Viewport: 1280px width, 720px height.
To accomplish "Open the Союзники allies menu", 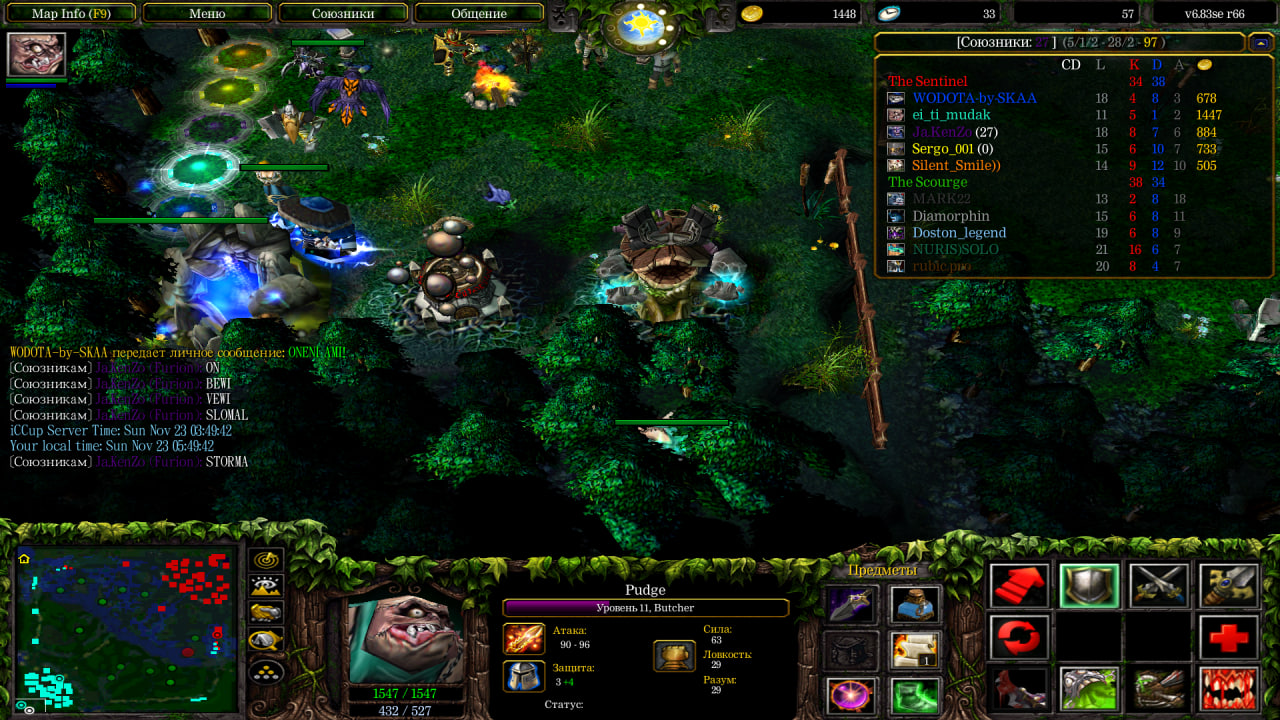I will click(x=343, y=13).
